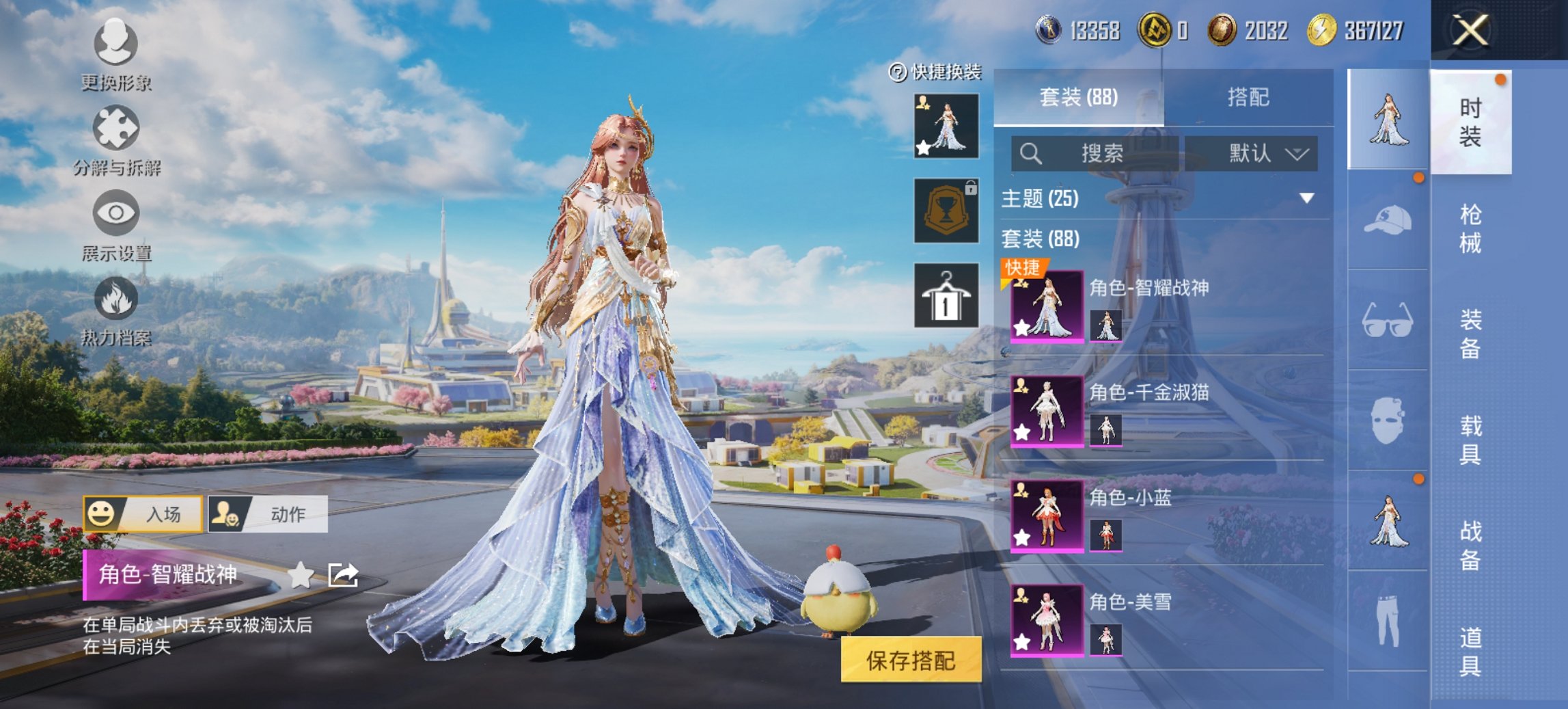The width and height of the screenshot is (1568, 709).
Task: Select the 入场 entrance emote button
Action: click(x=143, y=514)
